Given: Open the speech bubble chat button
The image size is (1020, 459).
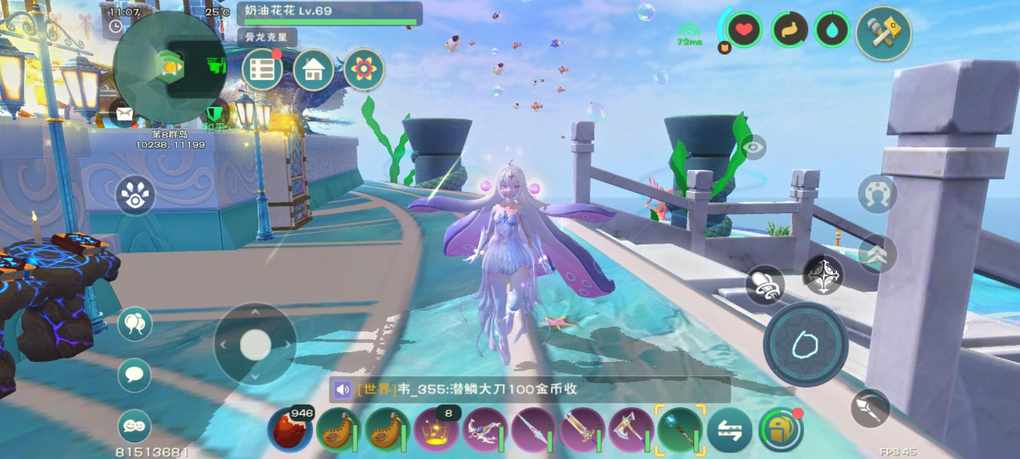Looking at the screenshot, I should coord(135,375).
